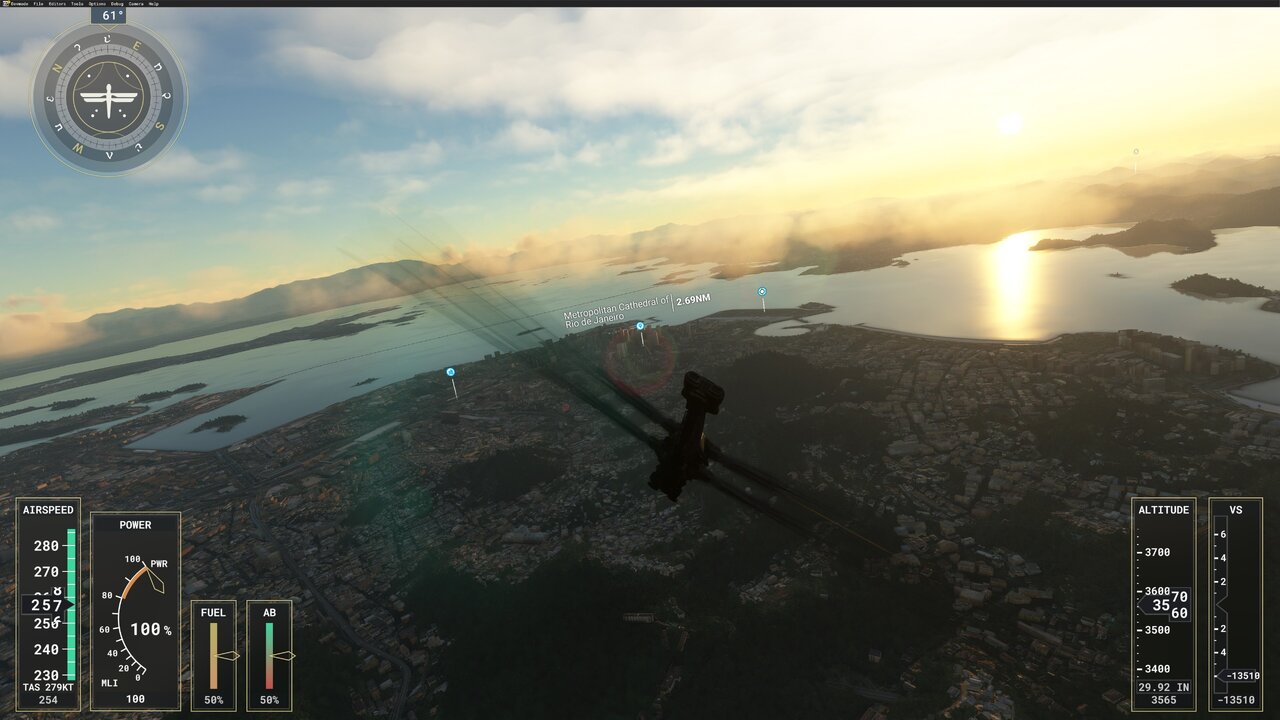Open the File menu

38,4
